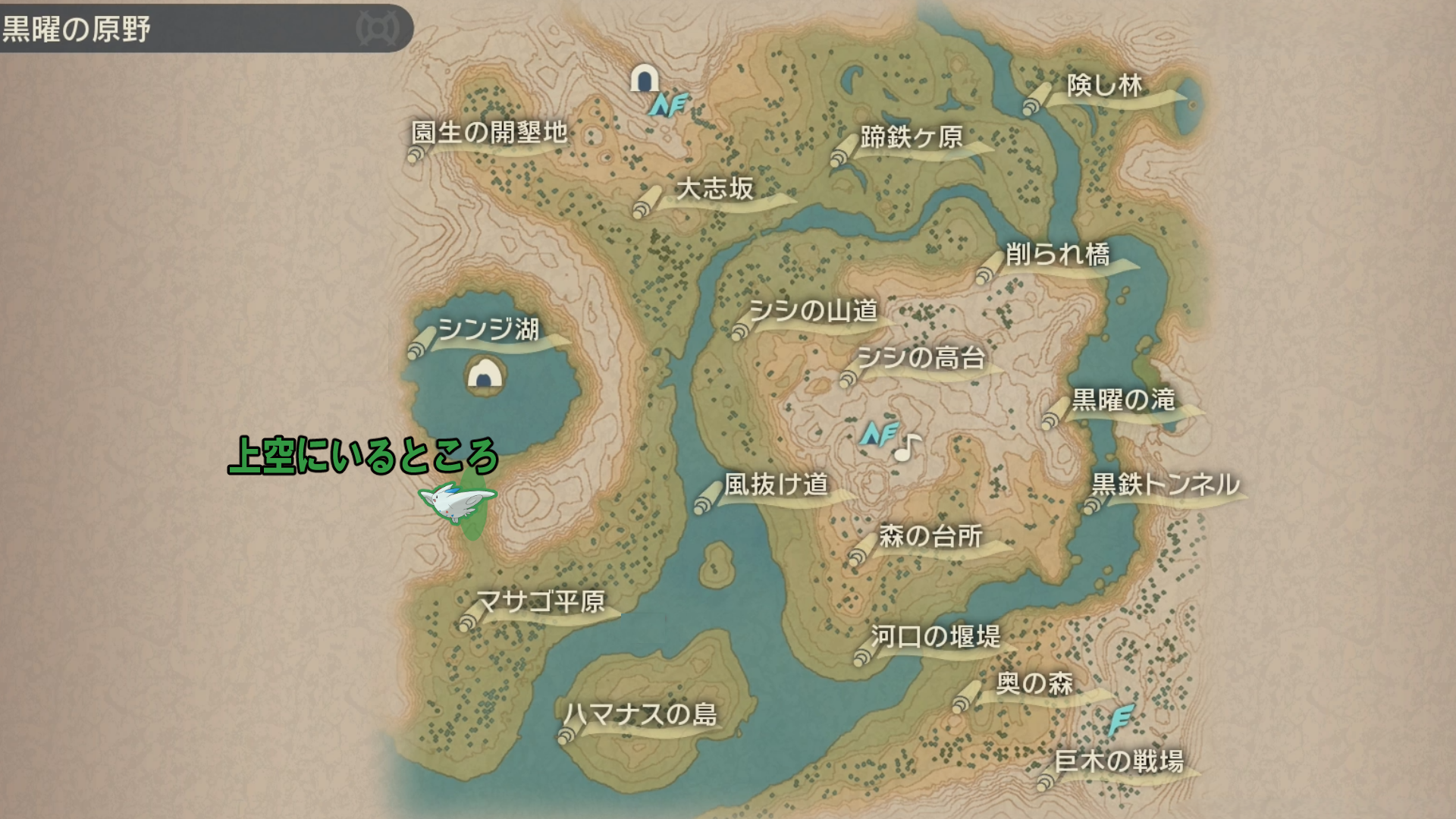Select the cave icon inside シンジ湖
This screenshot has height=819, width=1456.
point(485,374)
